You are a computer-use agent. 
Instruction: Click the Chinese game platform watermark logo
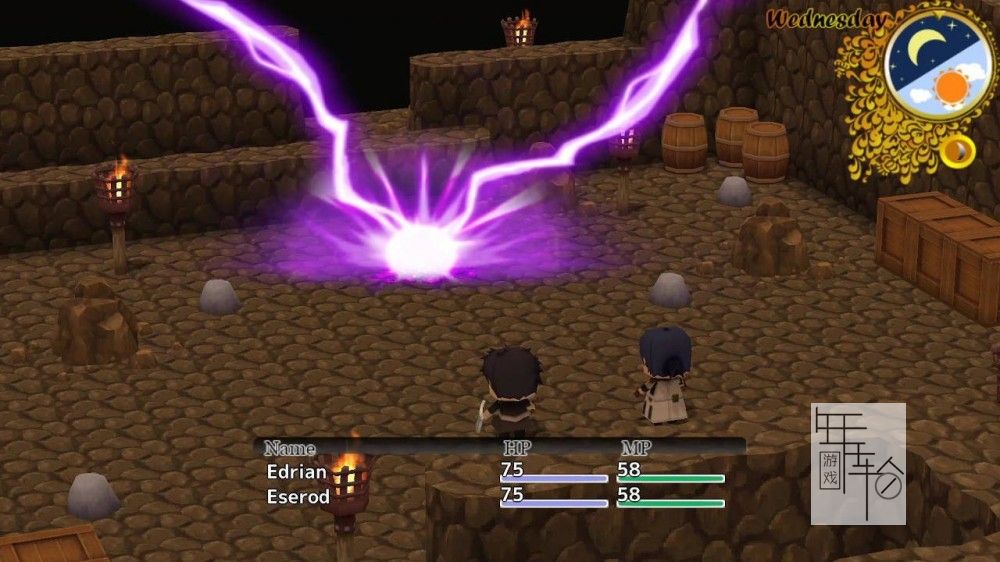(858, 463)
